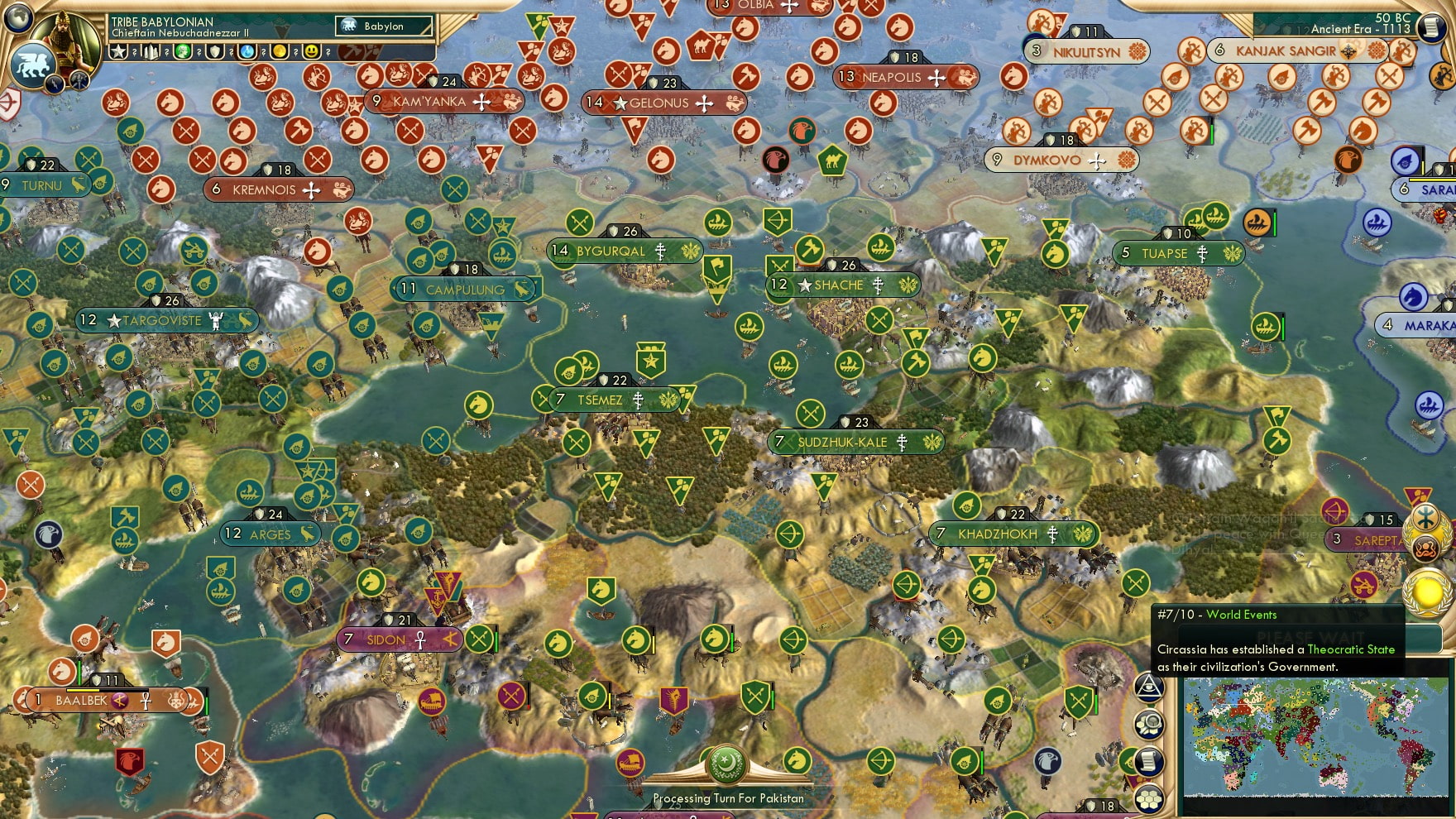Expand the Babylon civilization selector
The image size is (1456, 819).
[x=382, y=26]
